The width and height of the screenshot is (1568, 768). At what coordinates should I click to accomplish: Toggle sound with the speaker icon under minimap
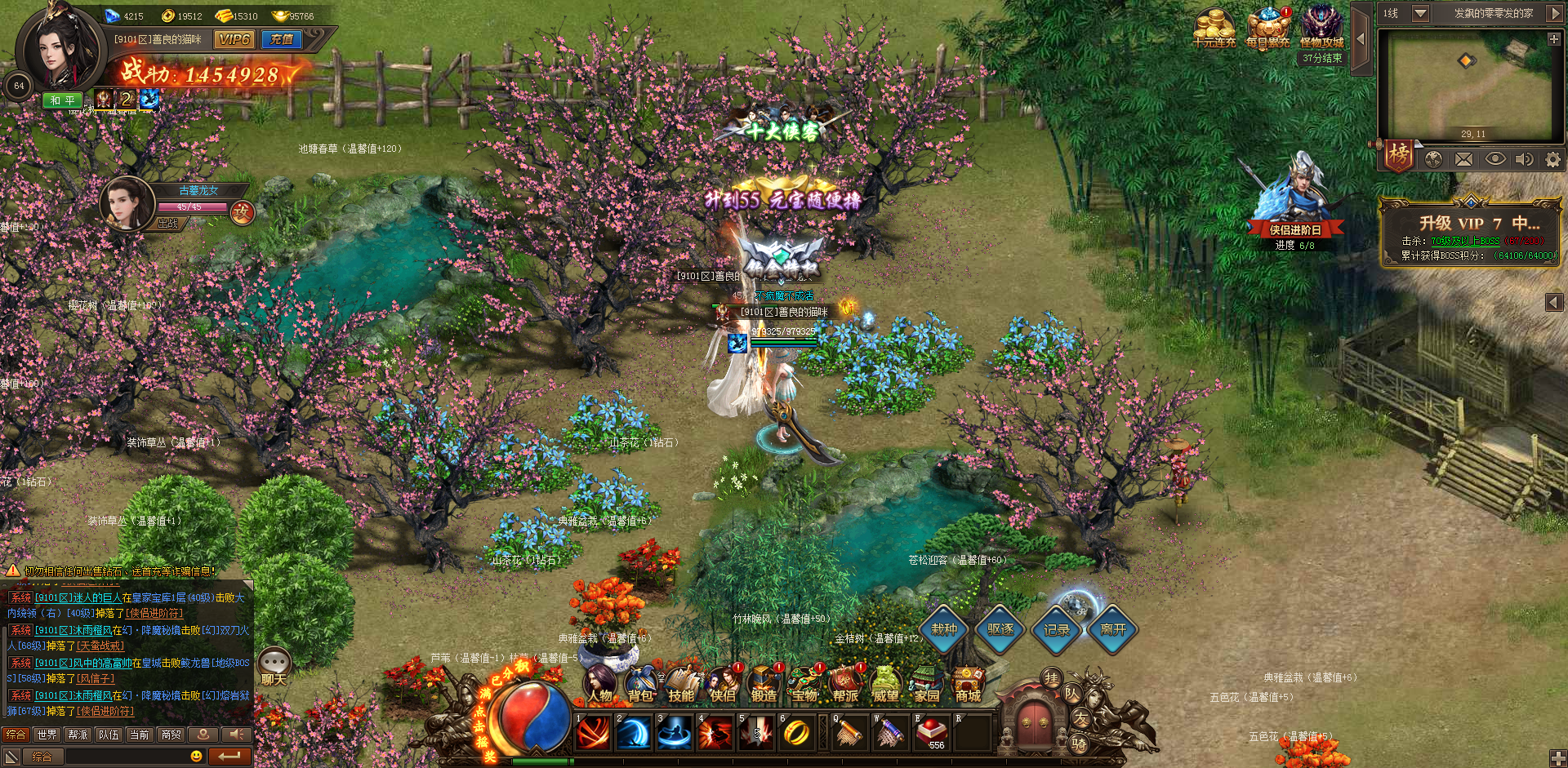click(1524, 160)
